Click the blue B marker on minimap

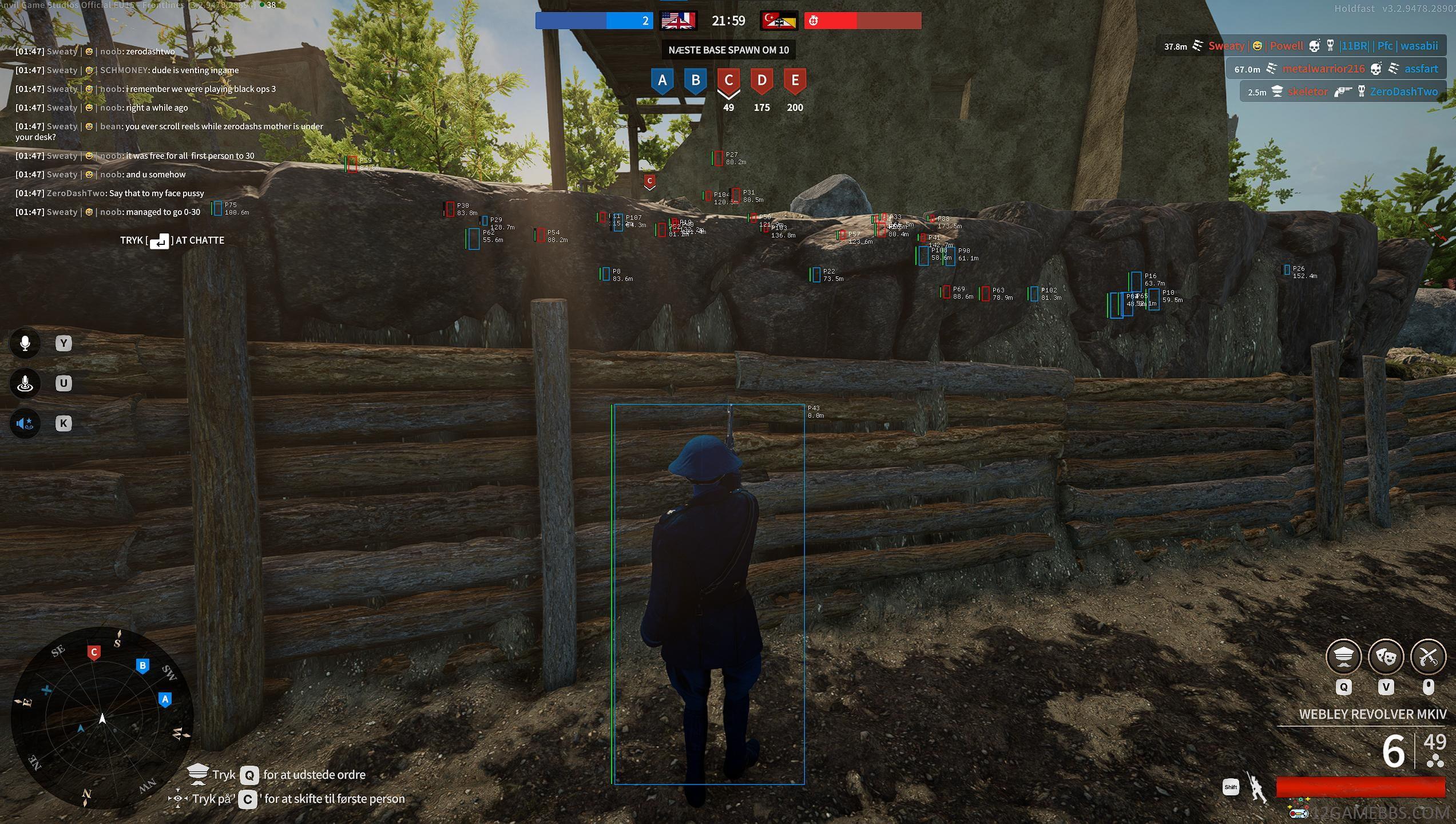pos(142,666)
